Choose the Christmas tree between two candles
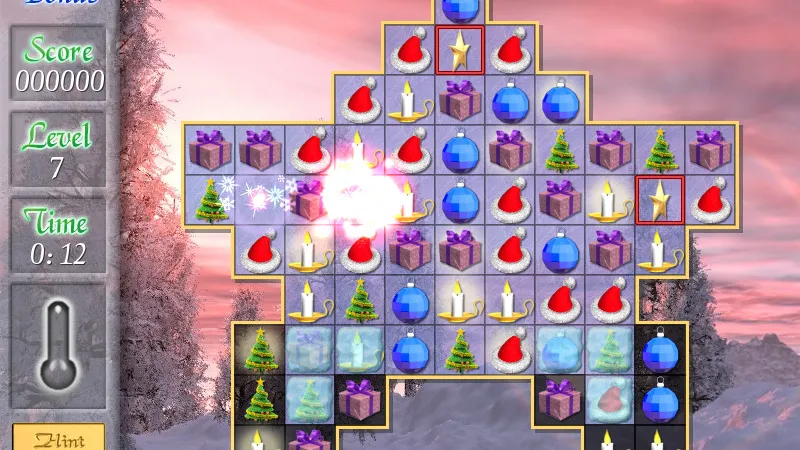The width and height of the screenshot is (800, 450). pos(360,299)
